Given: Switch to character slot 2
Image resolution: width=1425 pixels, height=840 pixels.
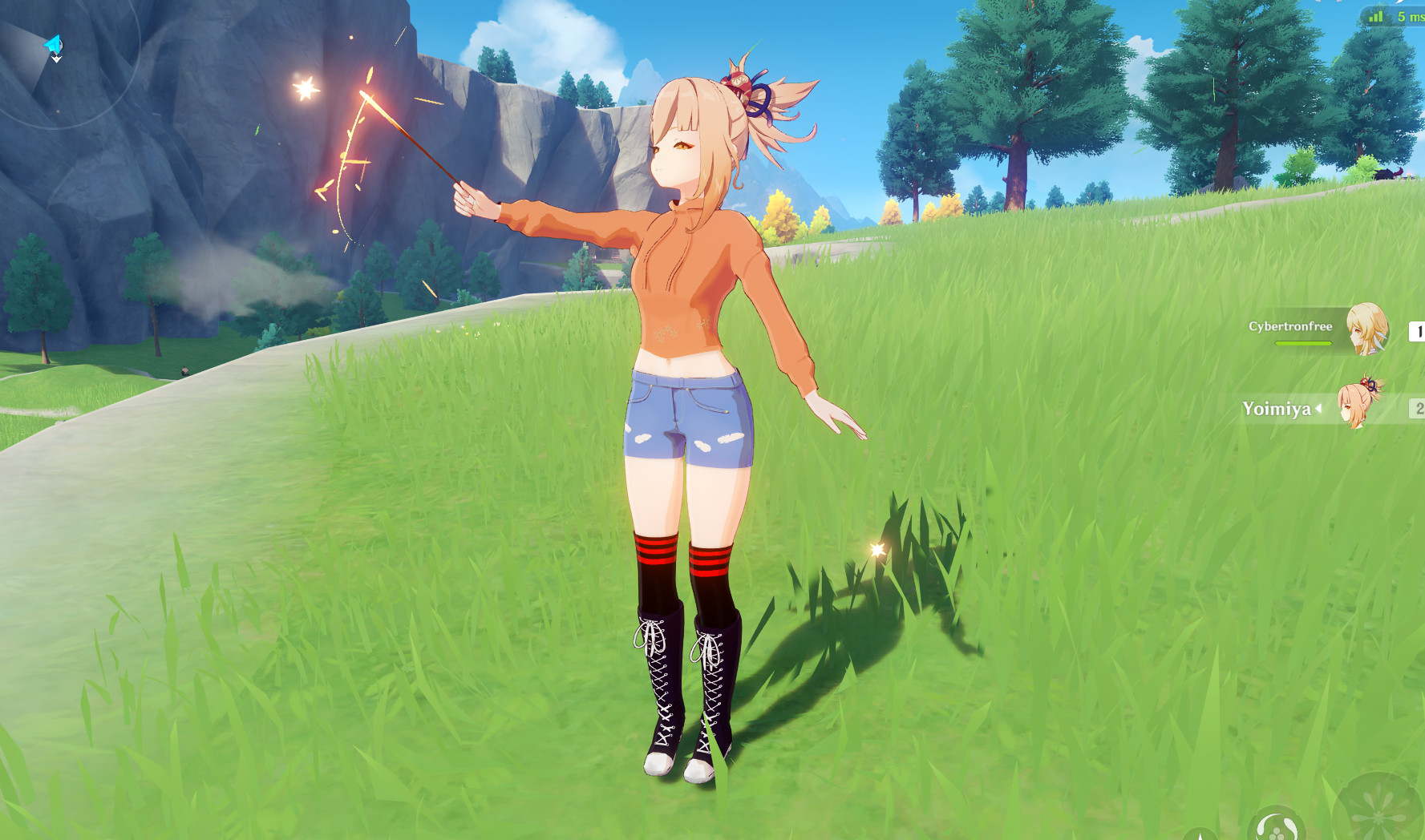Looking at the screenshot, I should tap(1419, 409).
